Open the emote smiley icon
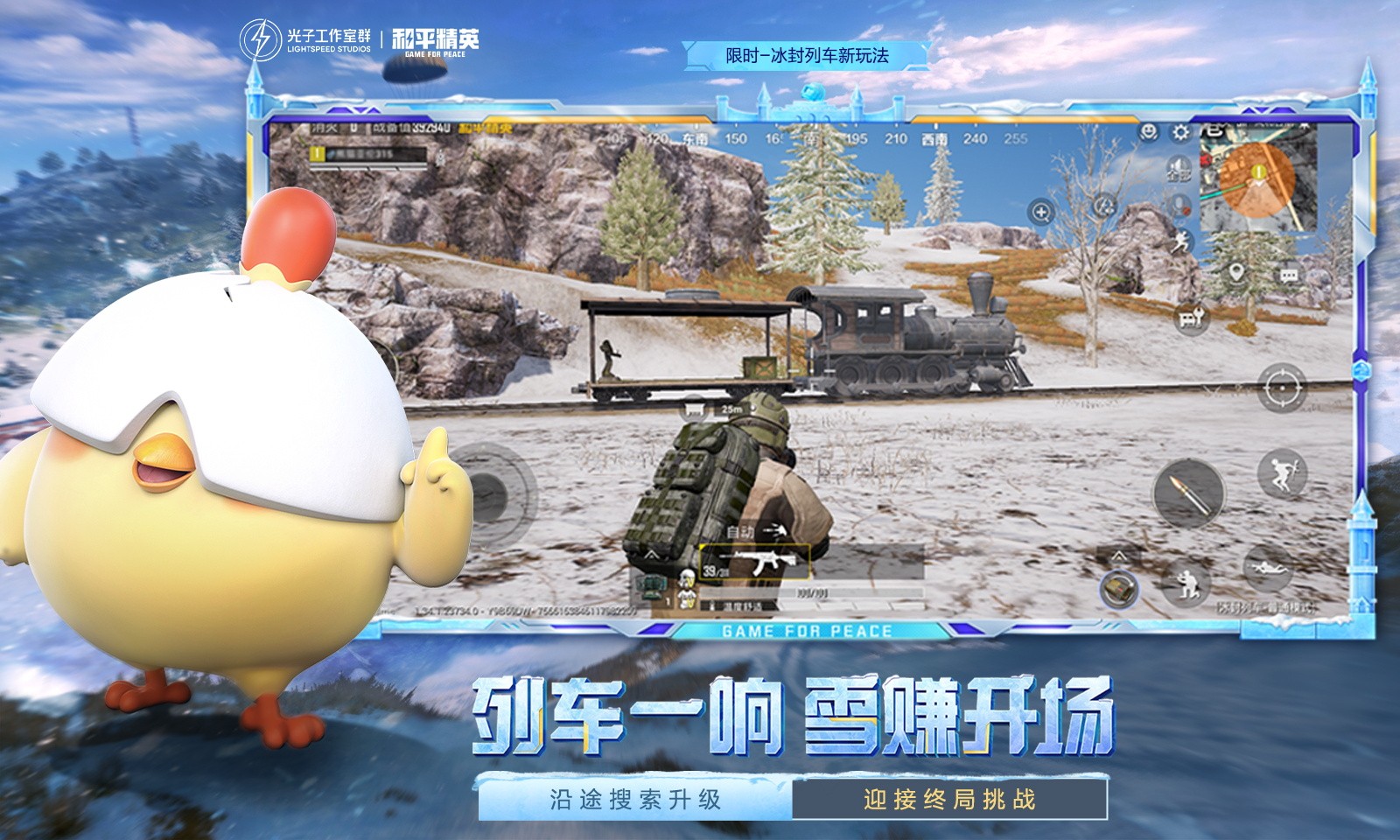1400x840 pixels. pyautogui.click(x=1148, y=129)
